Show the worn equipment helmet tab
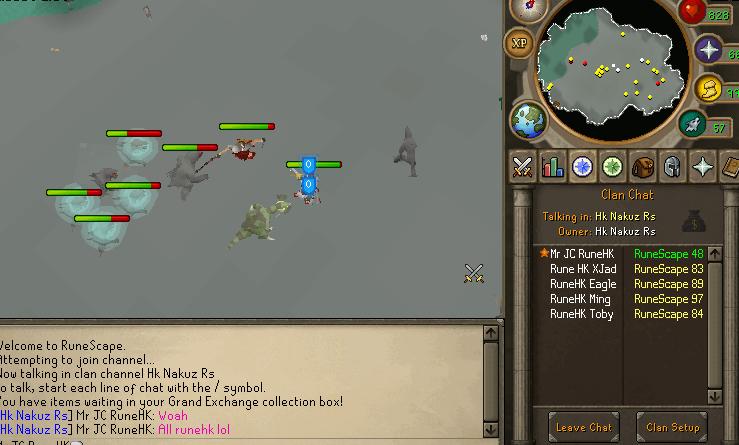Screen dimensions: 739x445 [x=672, y=167]
